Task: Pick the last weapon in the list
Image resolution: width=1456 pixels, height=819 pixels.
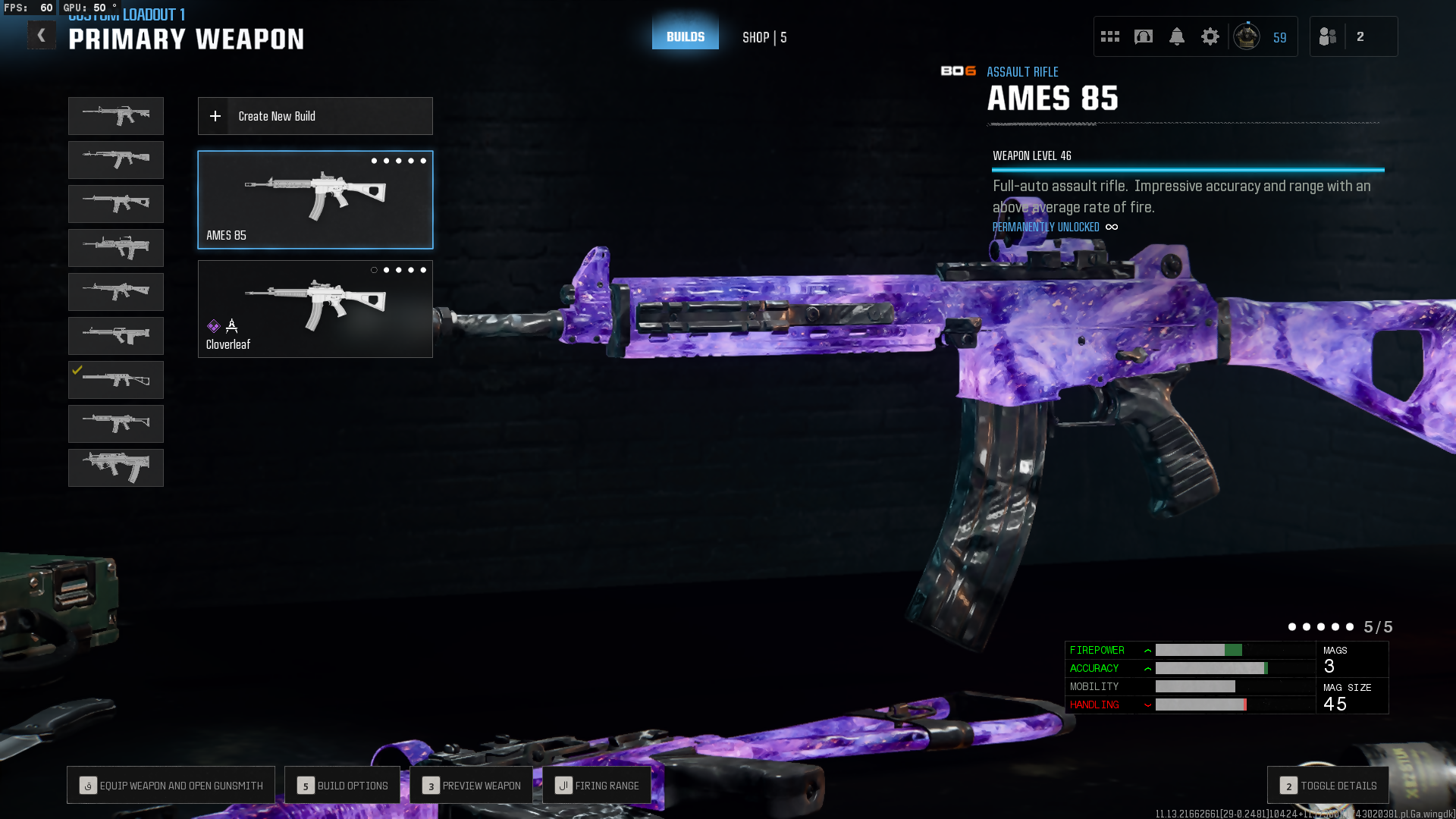Action: [x=116, y=468]
